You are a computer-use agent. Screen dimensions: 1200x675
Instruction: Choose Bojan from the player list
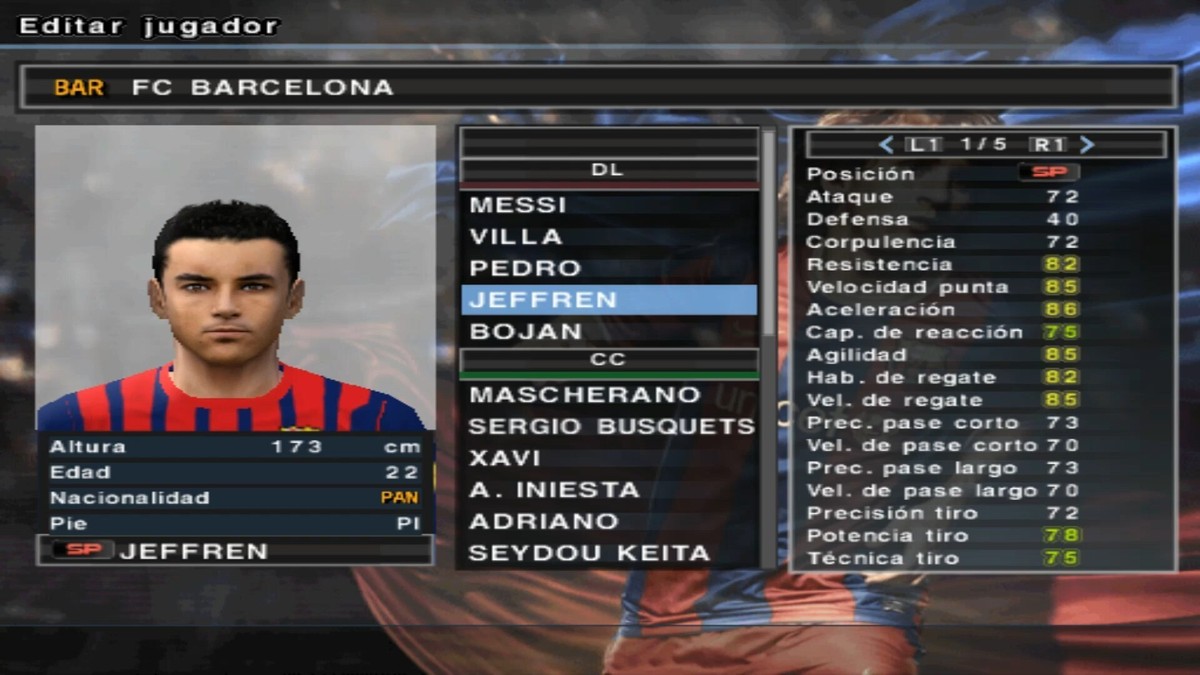(x=525, y=331)
